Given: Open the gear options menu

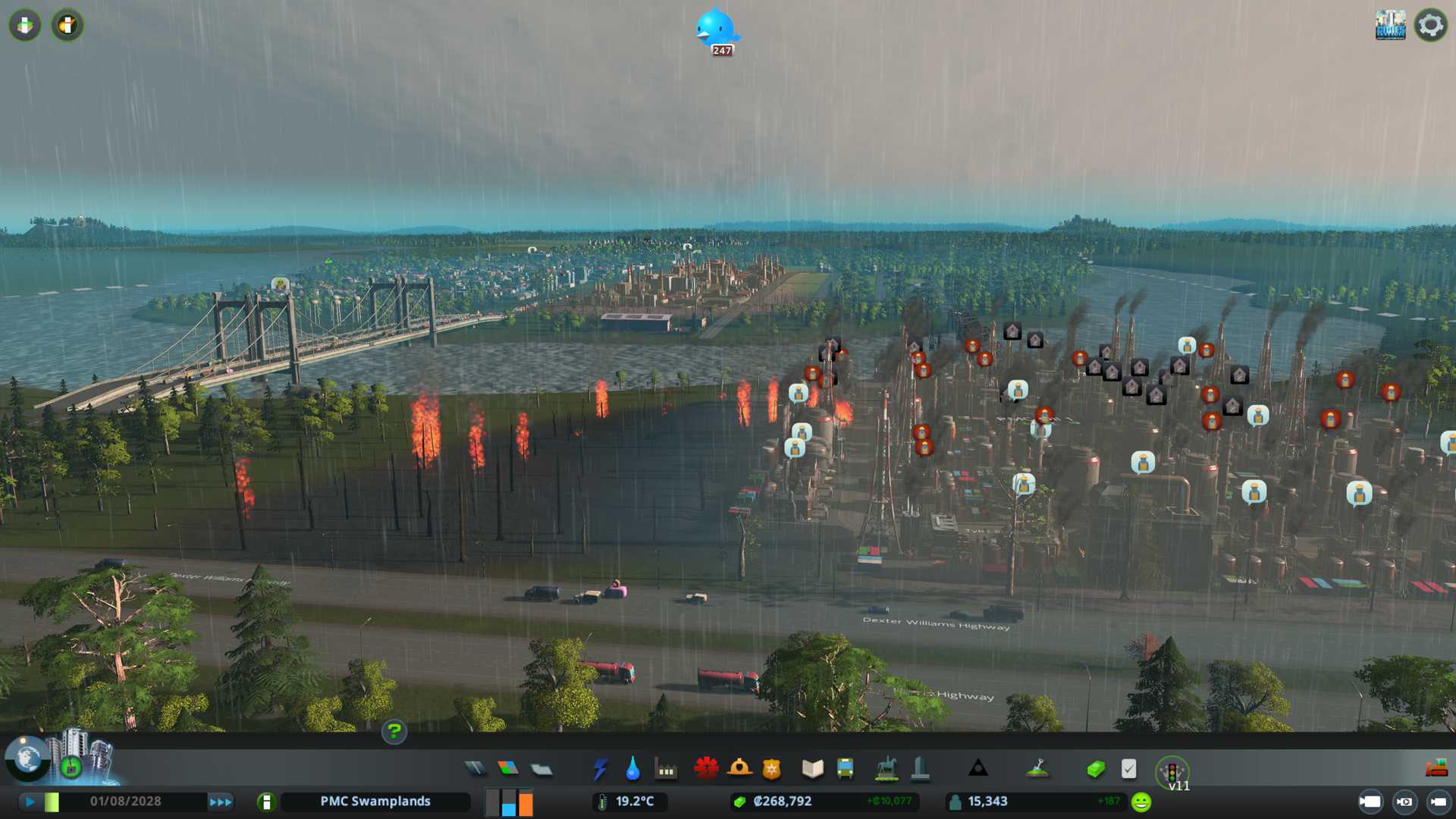Looking at the screenshot, I should (x=1430, y=25).
